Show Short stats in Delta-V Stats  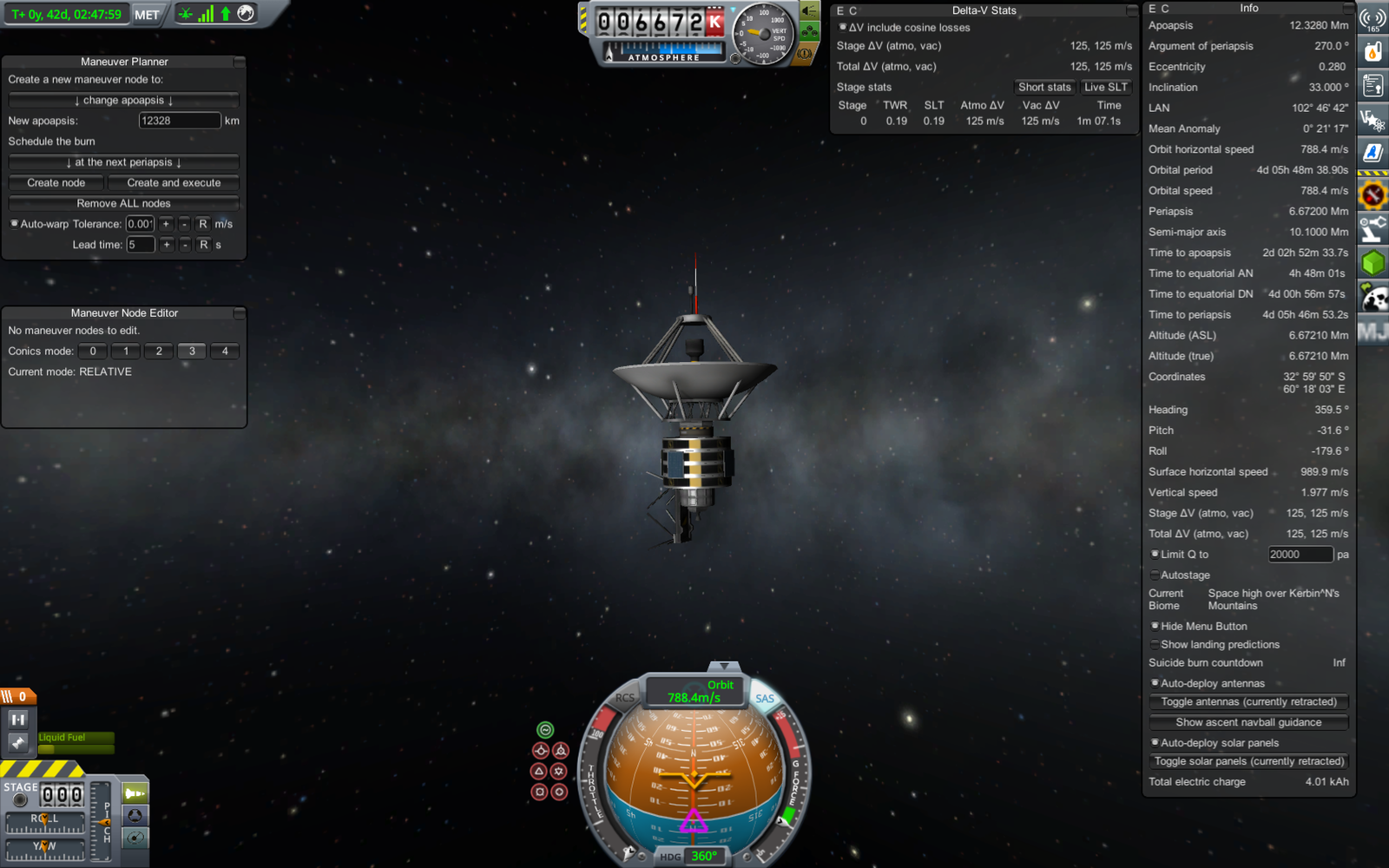point(1044,88)
